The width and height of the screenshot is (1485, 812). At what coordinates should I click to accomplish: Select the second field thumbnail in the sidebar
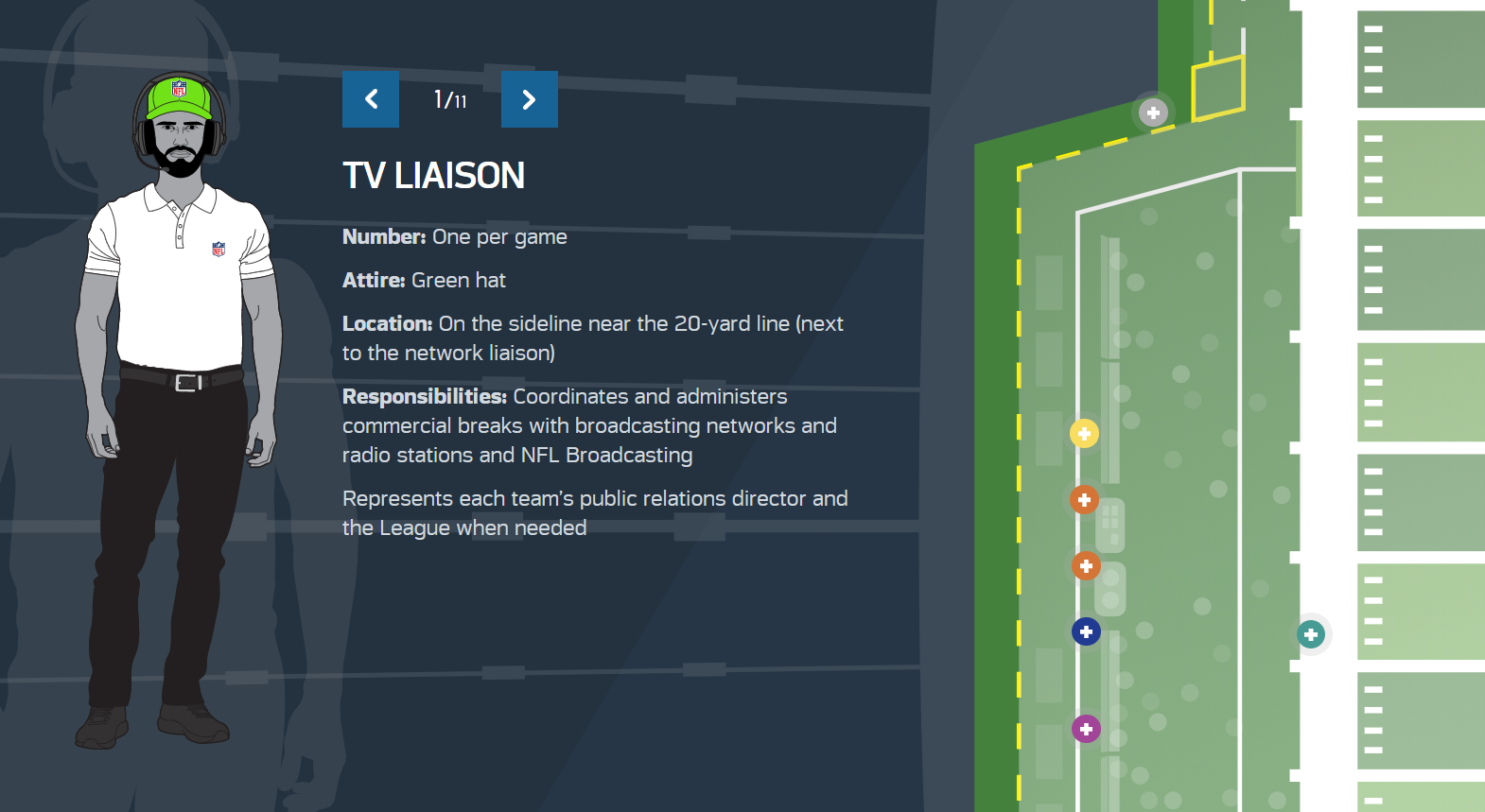1419,168
